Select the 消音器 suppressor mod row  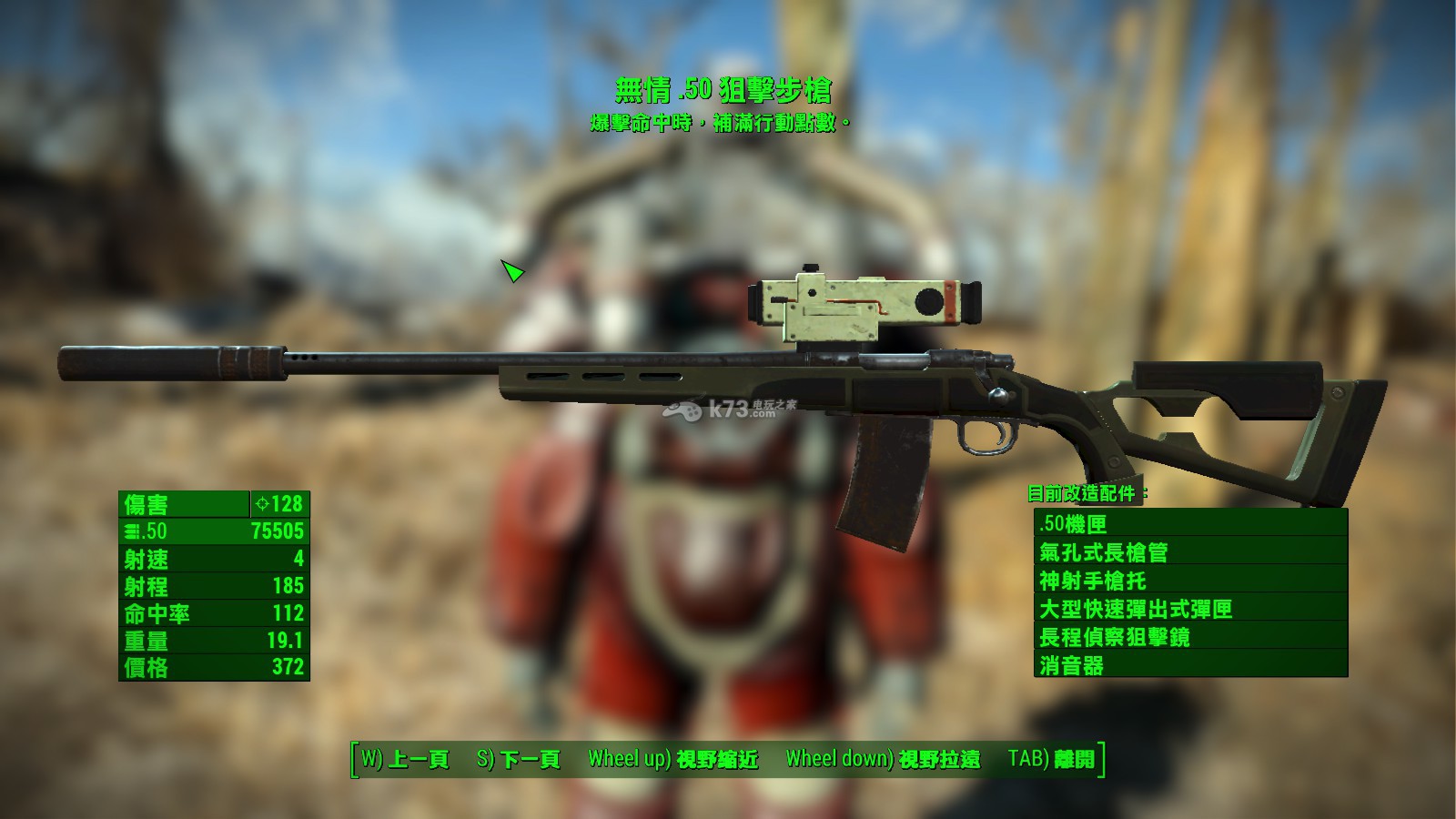(1190, 664)
